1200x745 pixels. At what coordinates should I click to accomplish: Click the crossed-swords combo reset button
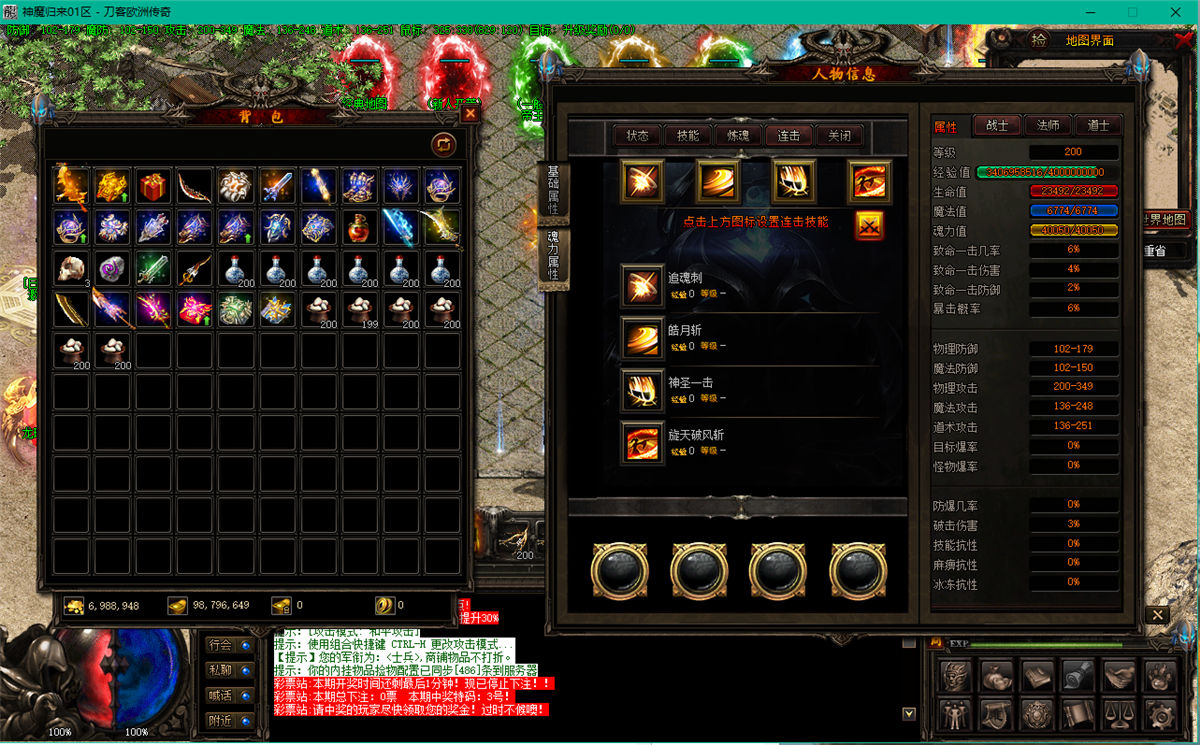tap(869, 226)
